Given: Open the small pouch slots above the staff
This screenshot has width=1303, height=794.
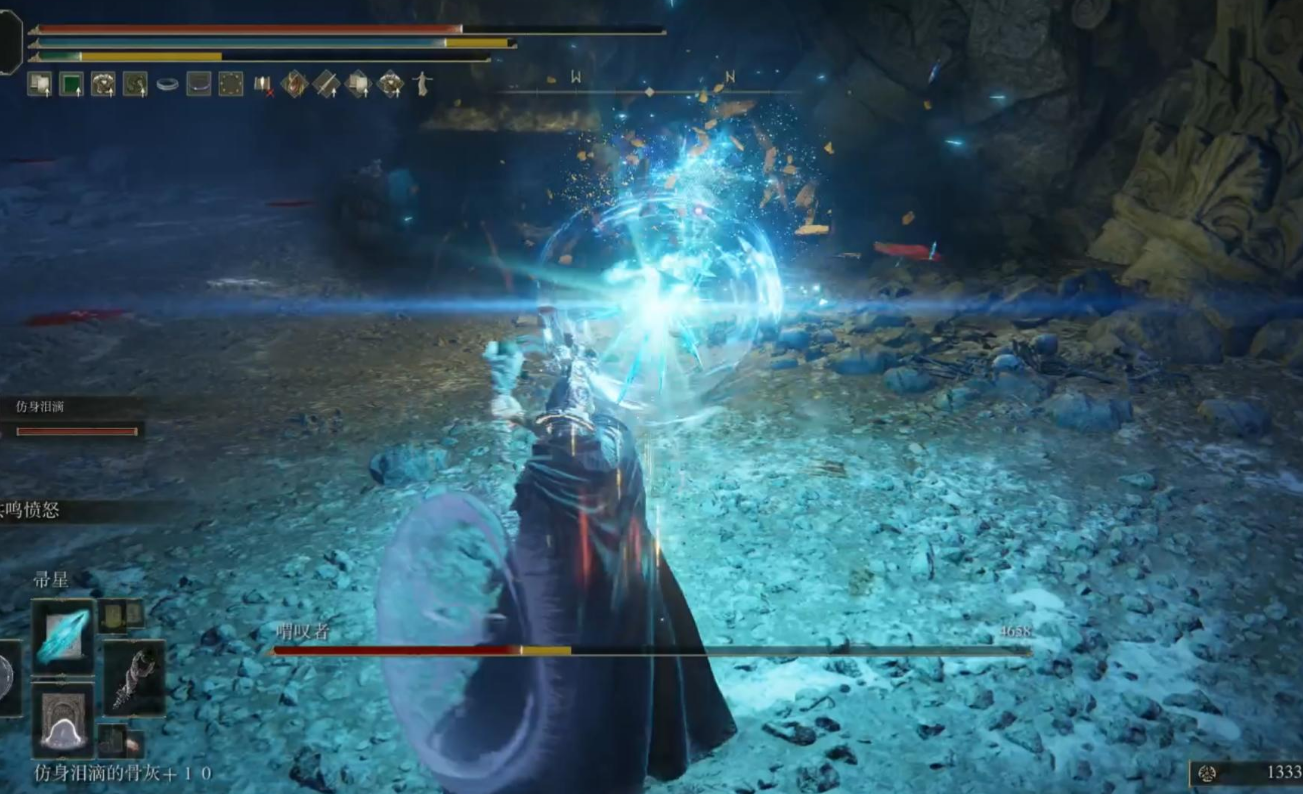Looking at the screenshot, I should click(x=120, y=616).
